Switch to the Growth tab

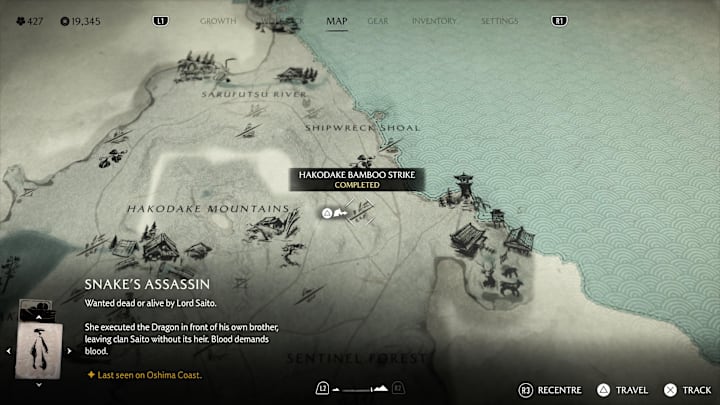pos(218,20)
